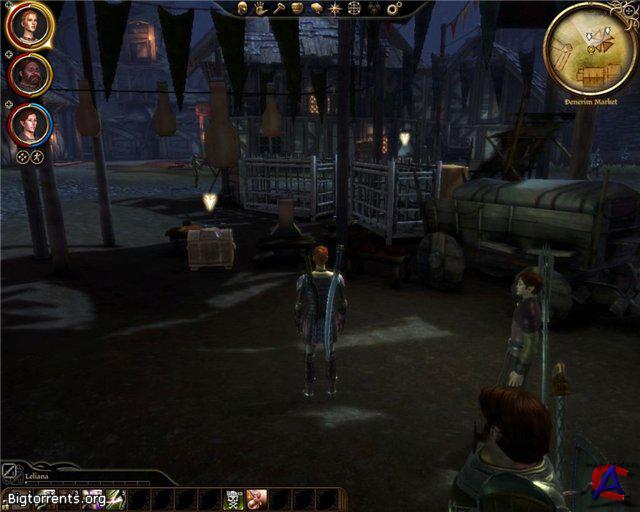Toggle the party hold/move running figure button
This screenshot has width=640, height=512.
tap(38, 156)
